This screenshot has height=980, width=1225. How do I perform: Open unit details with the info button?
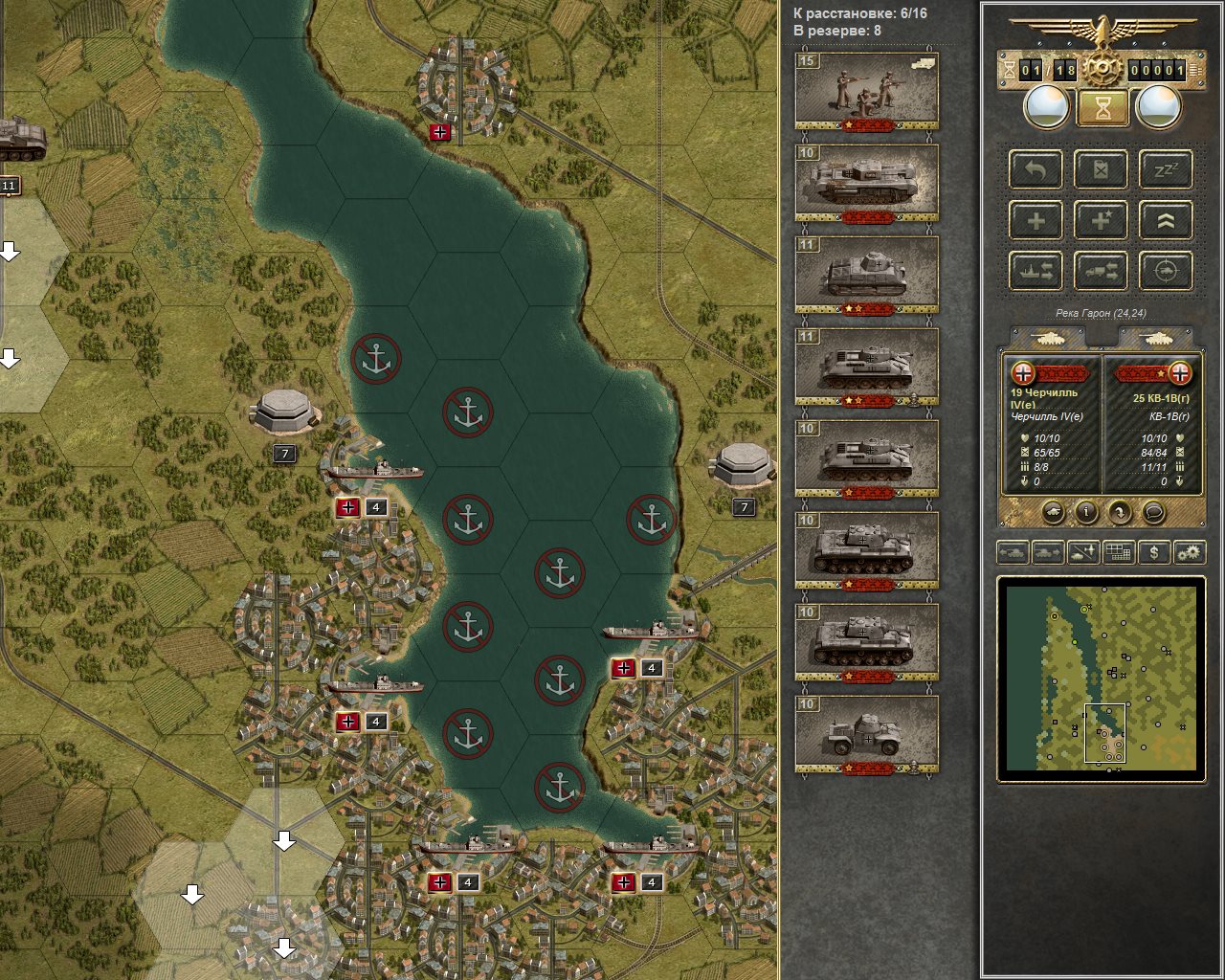click(x=1086, y=513)
